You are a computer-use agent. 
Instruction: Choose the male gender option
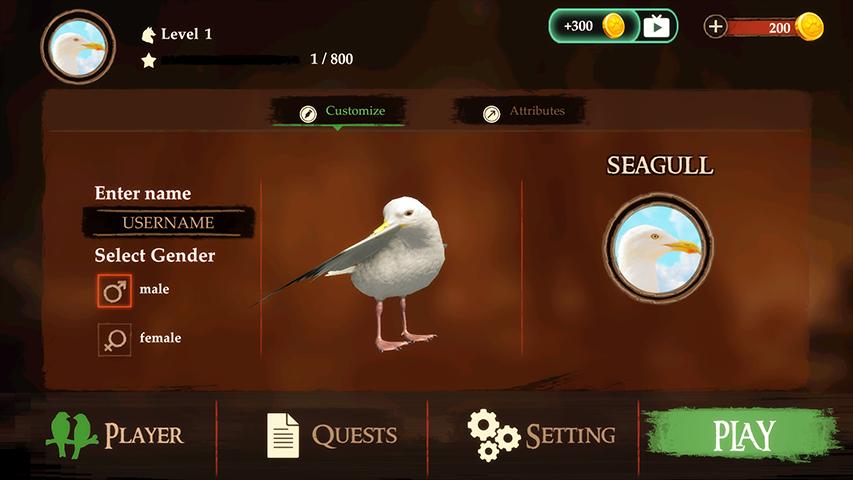coord(115,291)
